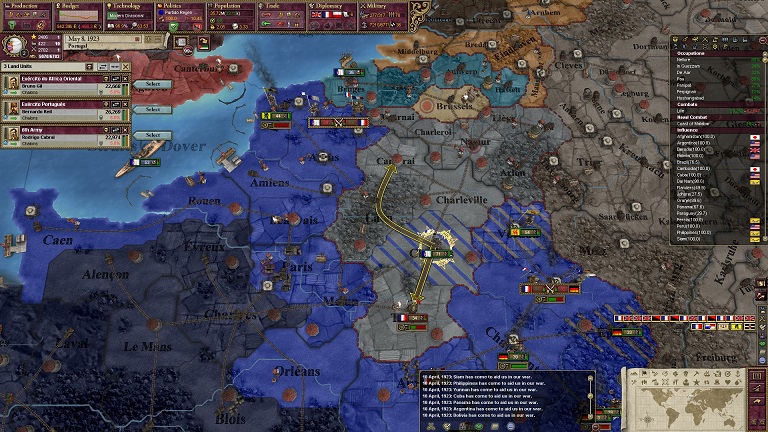This screenshot has width=768, height=432.
Task: Select Coast of Malabar naval combat entry
Action: (x=698, y=123)
